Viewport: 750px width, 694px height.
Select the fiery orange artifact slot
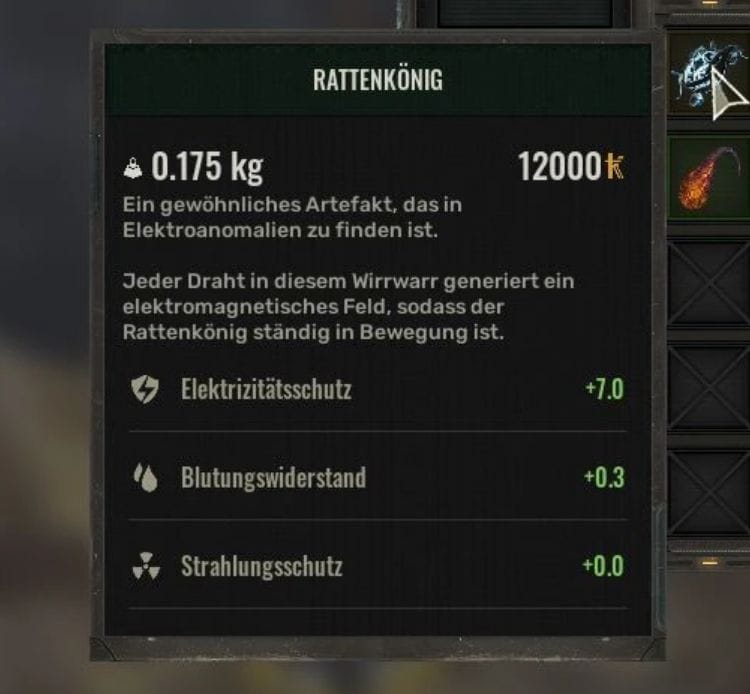pos(707,177)
